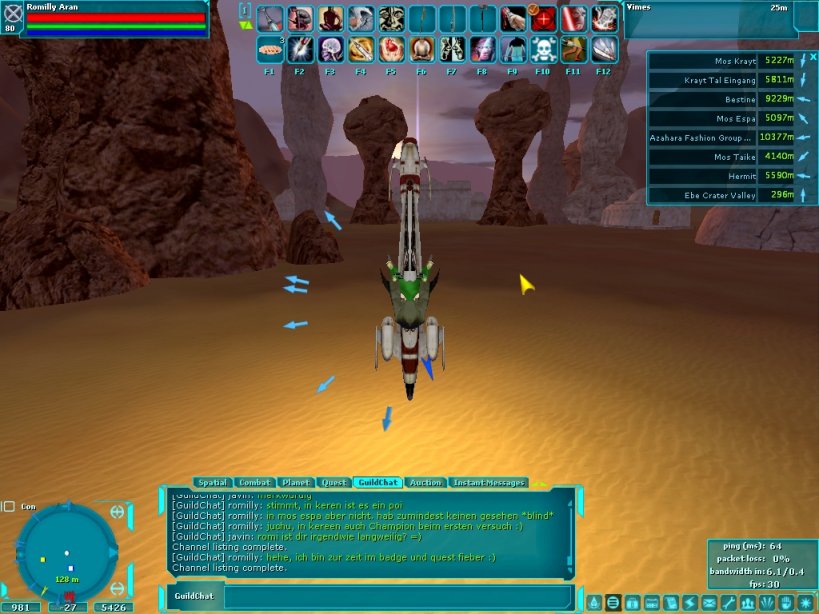Use the red medical cross ability

(x=543, y=19)
